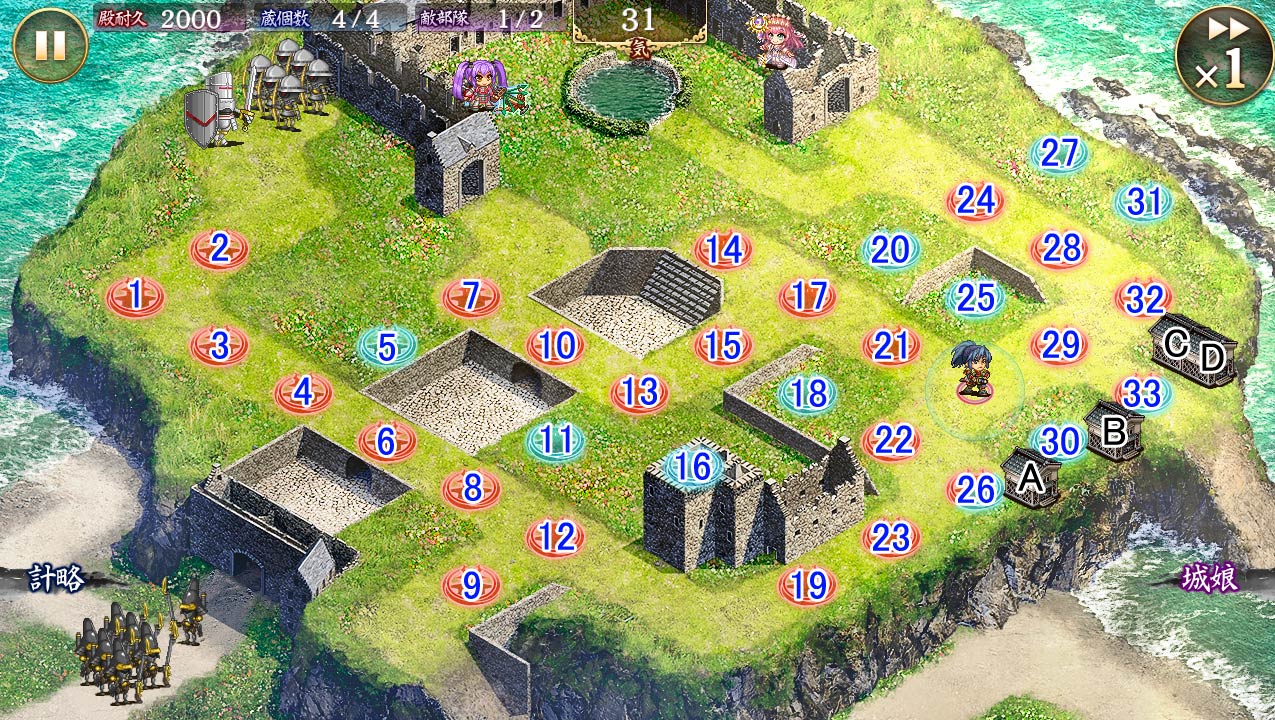This screenshot has height=720, width=1275.
Task: Select red deployment tile 2
Action: (219, 248)
